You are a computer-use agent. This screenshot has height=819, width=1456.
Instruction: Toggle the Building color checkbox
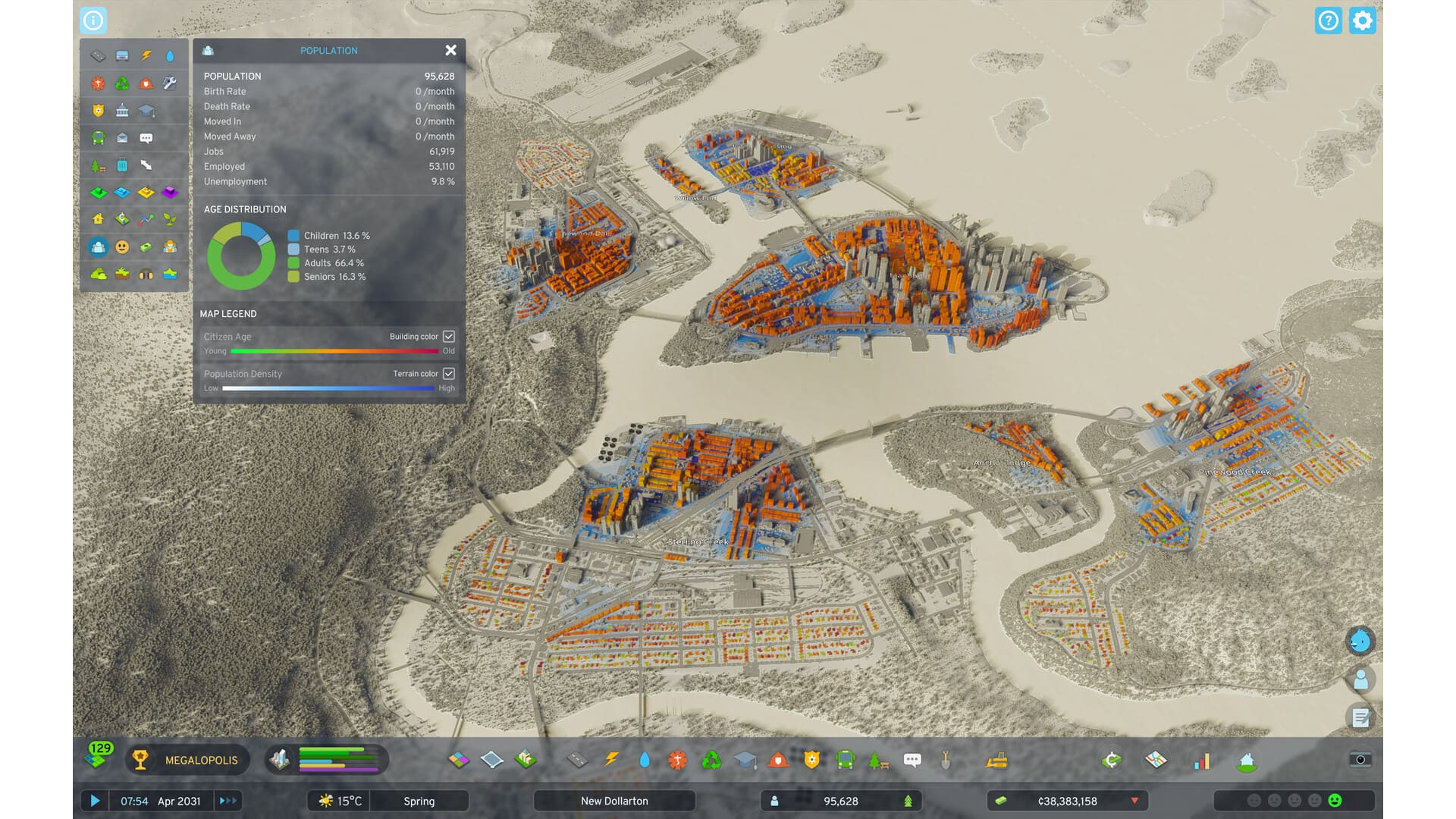click(x=449, y=336)
